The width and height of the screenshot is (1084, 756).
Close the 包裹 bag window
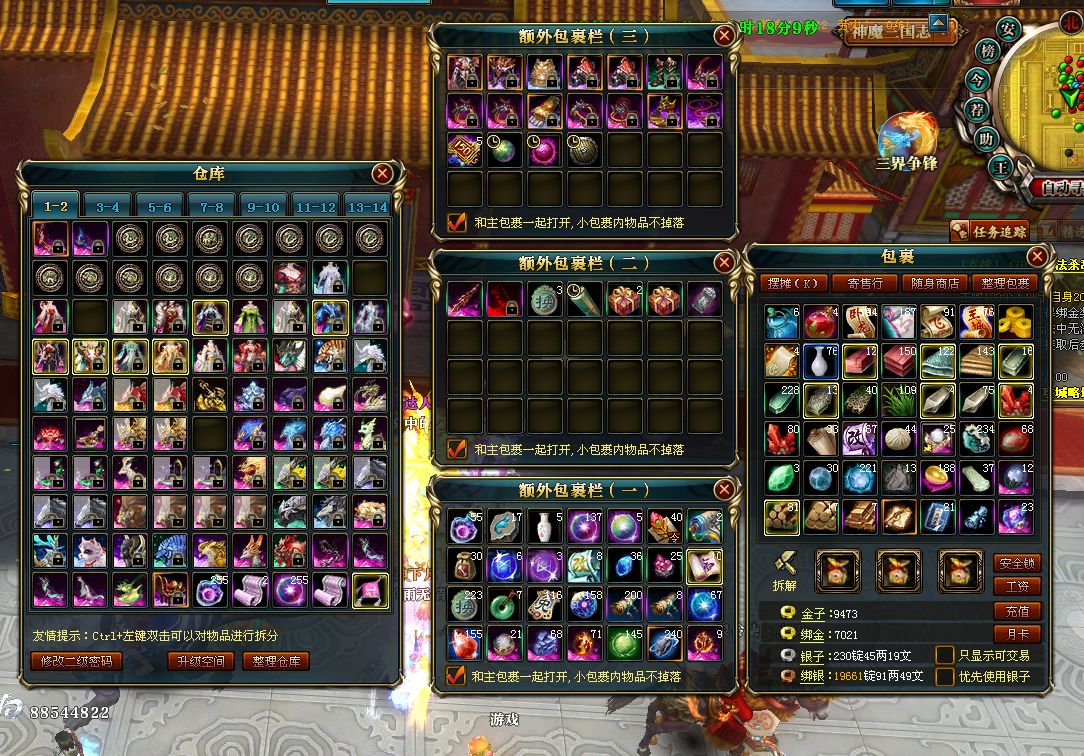1037,256
